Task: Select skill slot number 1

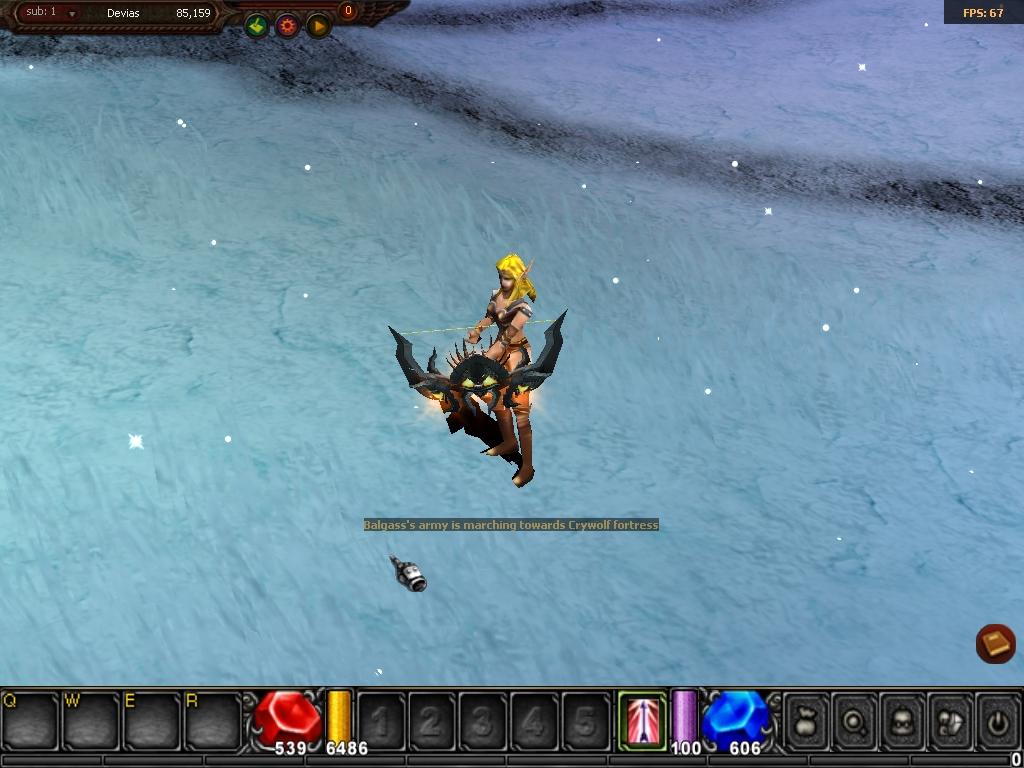Action: pos(381,719)
